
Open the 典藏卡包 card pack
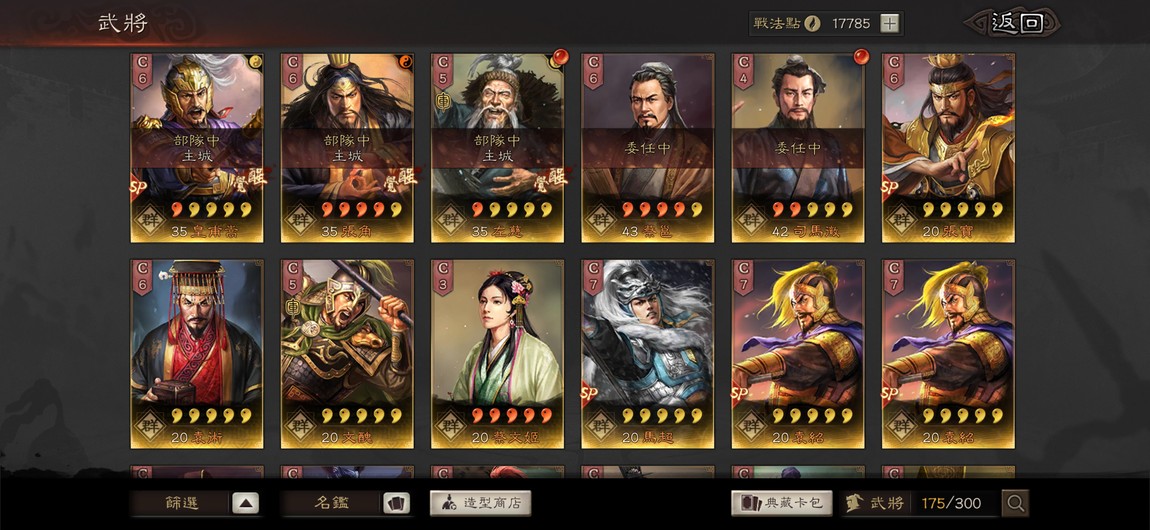(x=782, y=503)
